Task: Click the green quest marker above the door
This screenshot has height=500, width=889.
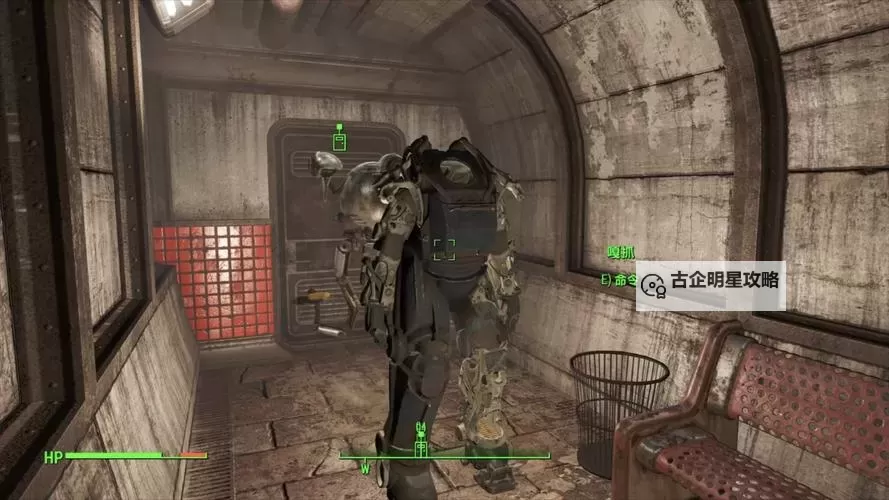Action: (x=339, y=139)
